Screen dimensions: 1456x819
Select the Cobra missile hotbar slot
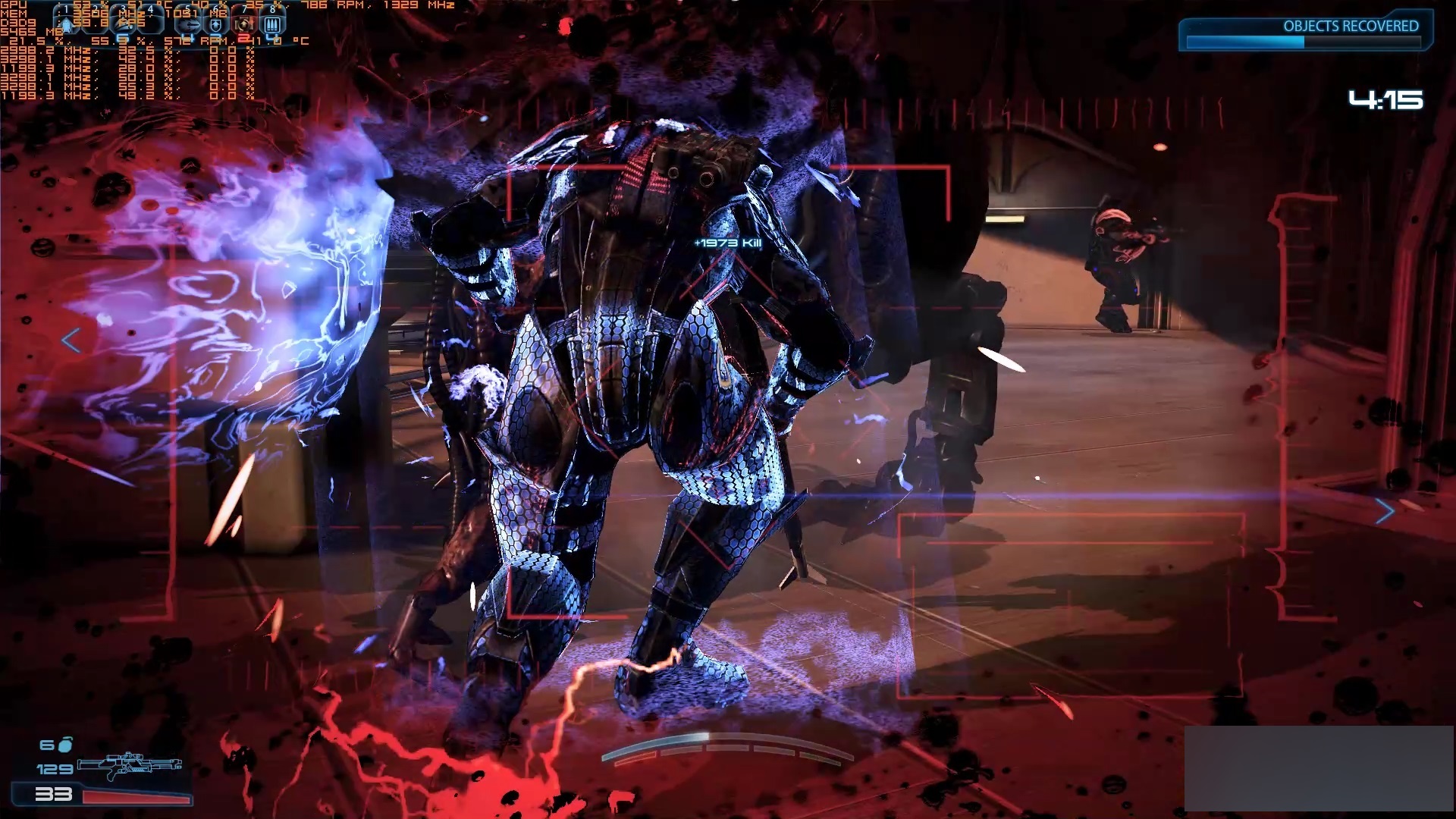pos(189,25)
